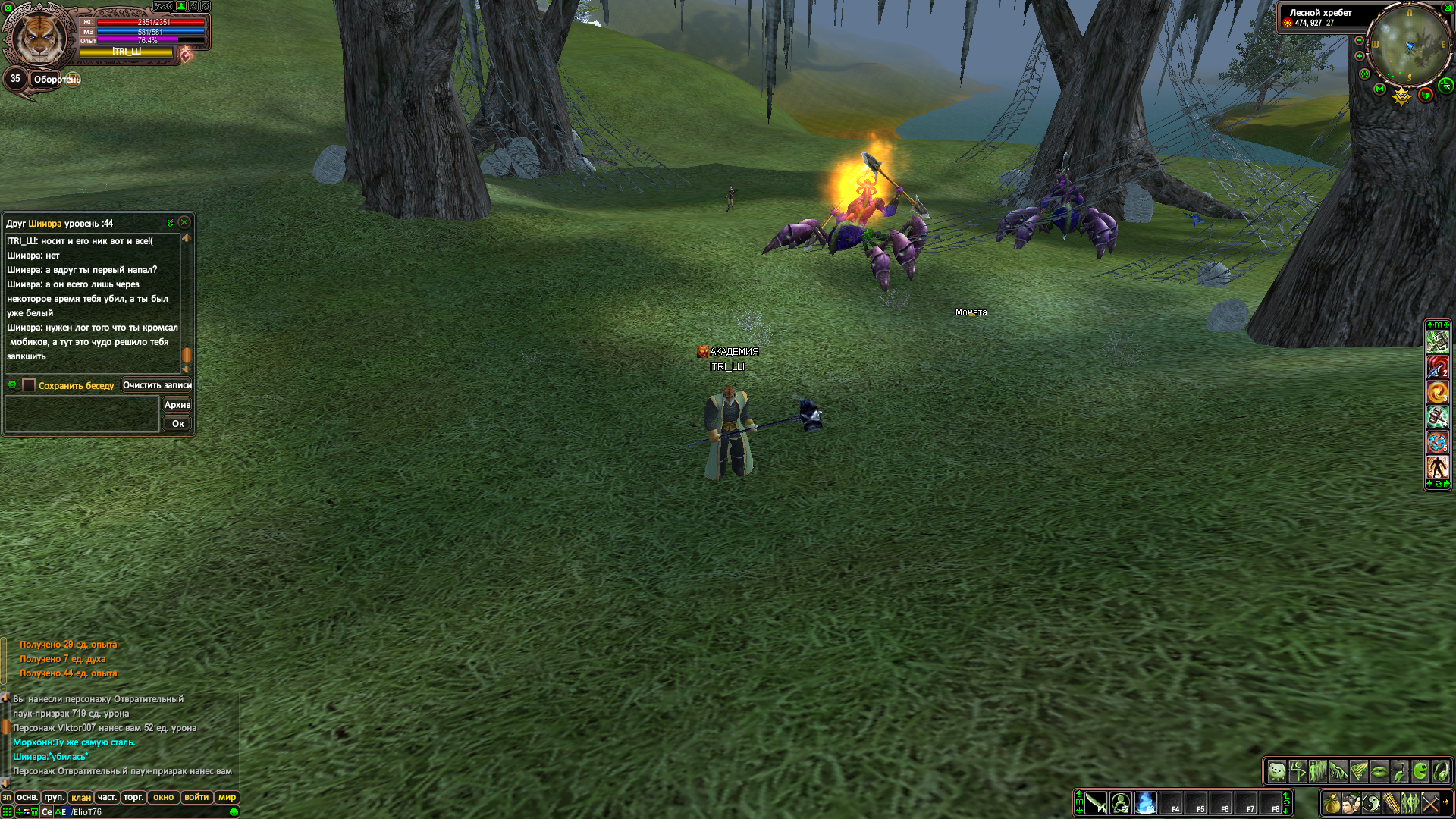Open the world map with the M button
The width and height of the screenshot is (1456, 819).
(1380, 89)
